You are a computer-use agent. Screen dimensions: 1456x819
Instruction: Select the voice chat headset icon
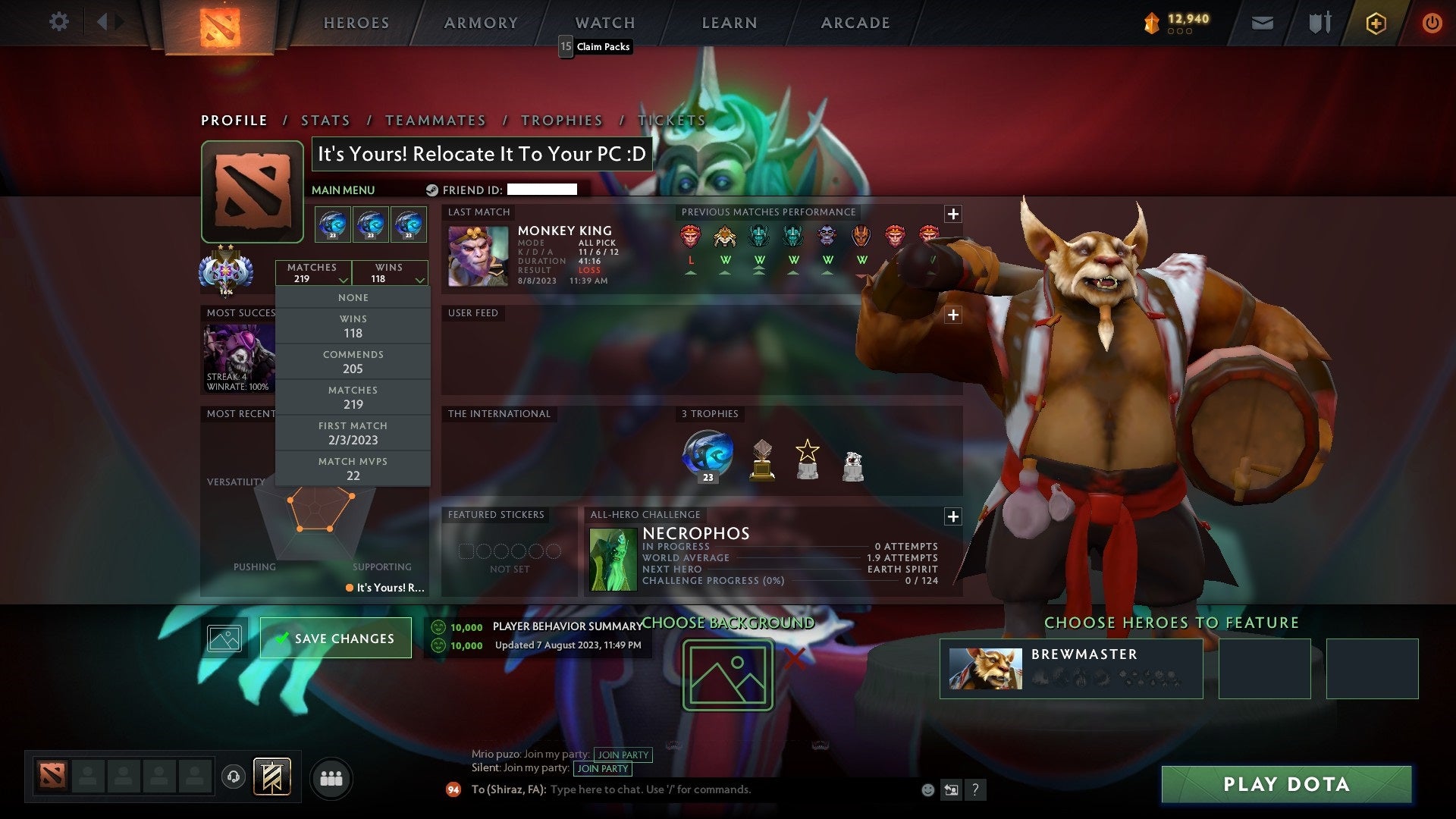pyautogui.click(x=234, y=777)
